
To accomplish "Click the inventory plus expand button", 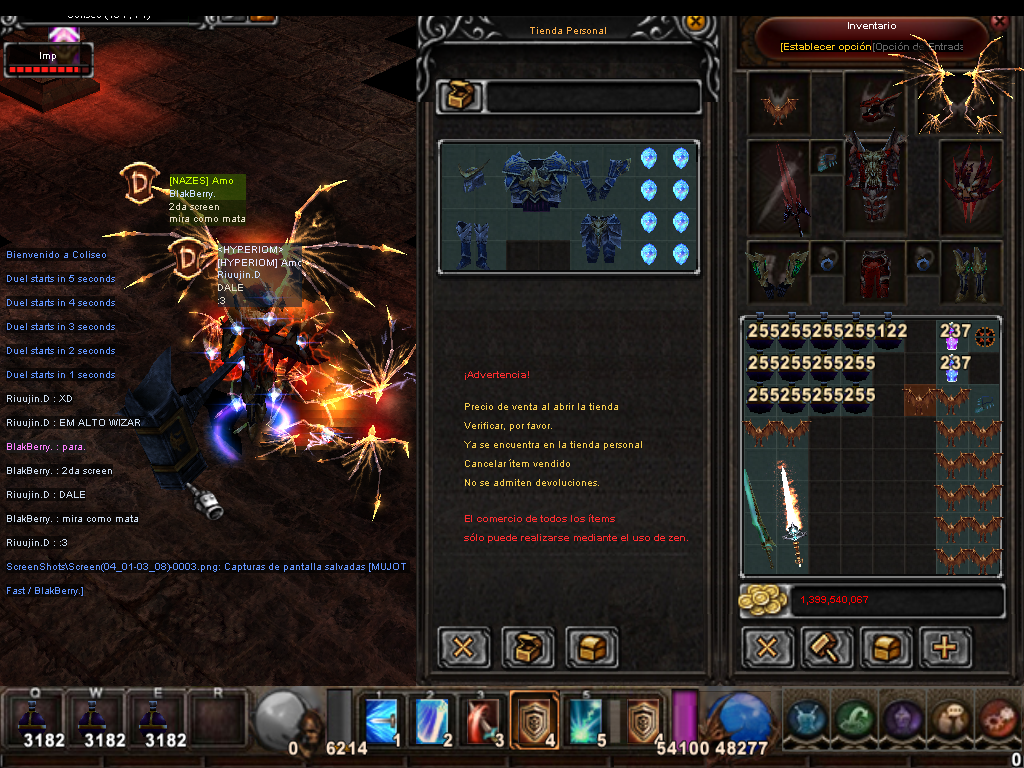I will coord(945,647).
